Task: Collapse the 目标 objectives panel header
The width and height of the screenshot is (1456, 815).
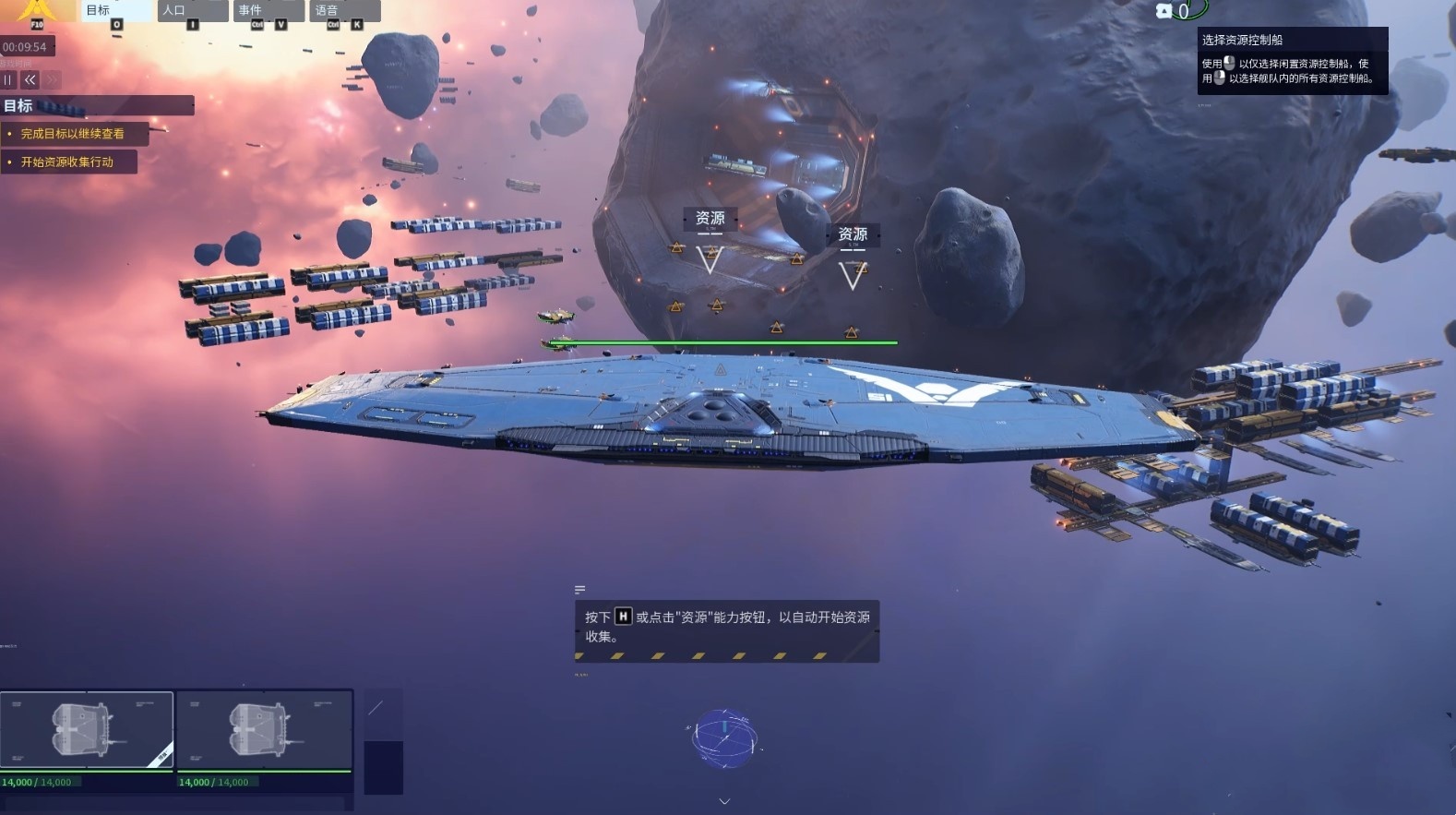Action: pos(97,106)
